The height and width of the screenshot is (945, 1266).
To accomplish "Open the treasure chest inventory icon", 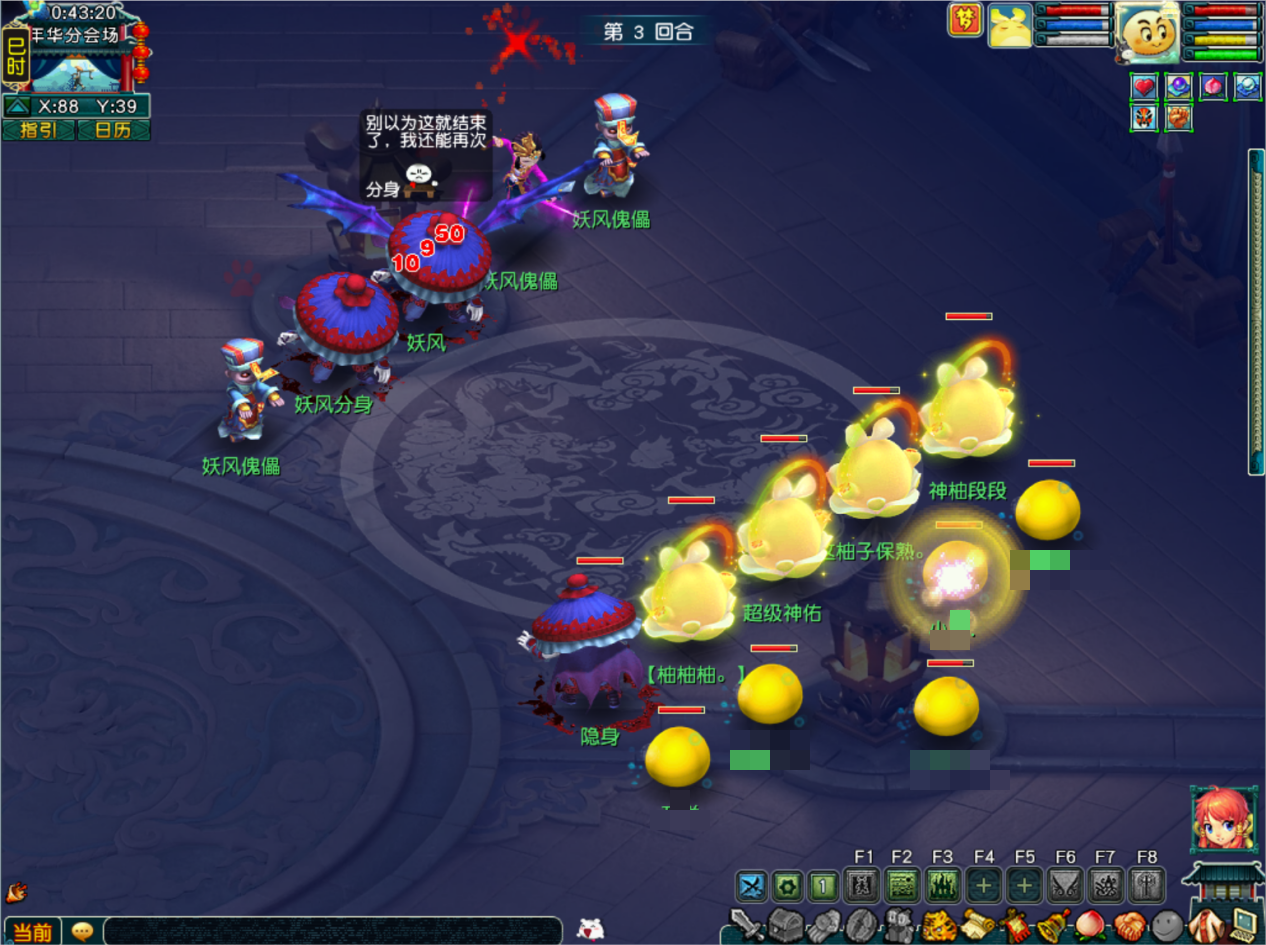I will point(786,925).
